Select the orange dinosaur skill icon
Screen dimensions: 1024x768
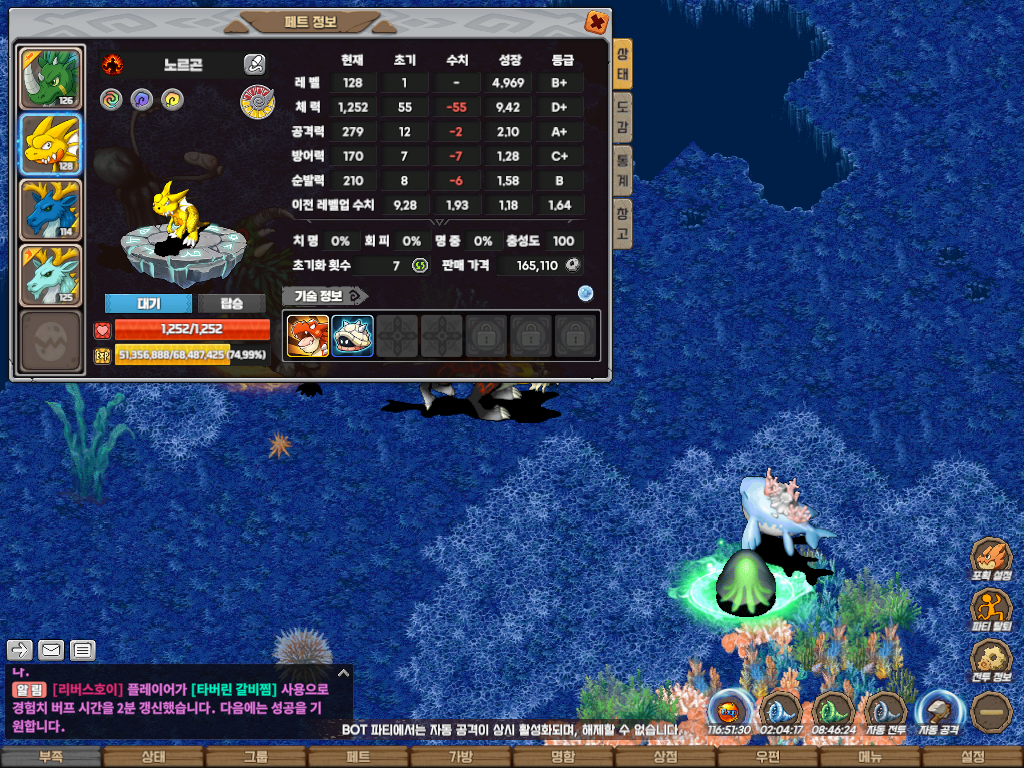[x=308, y=336]
